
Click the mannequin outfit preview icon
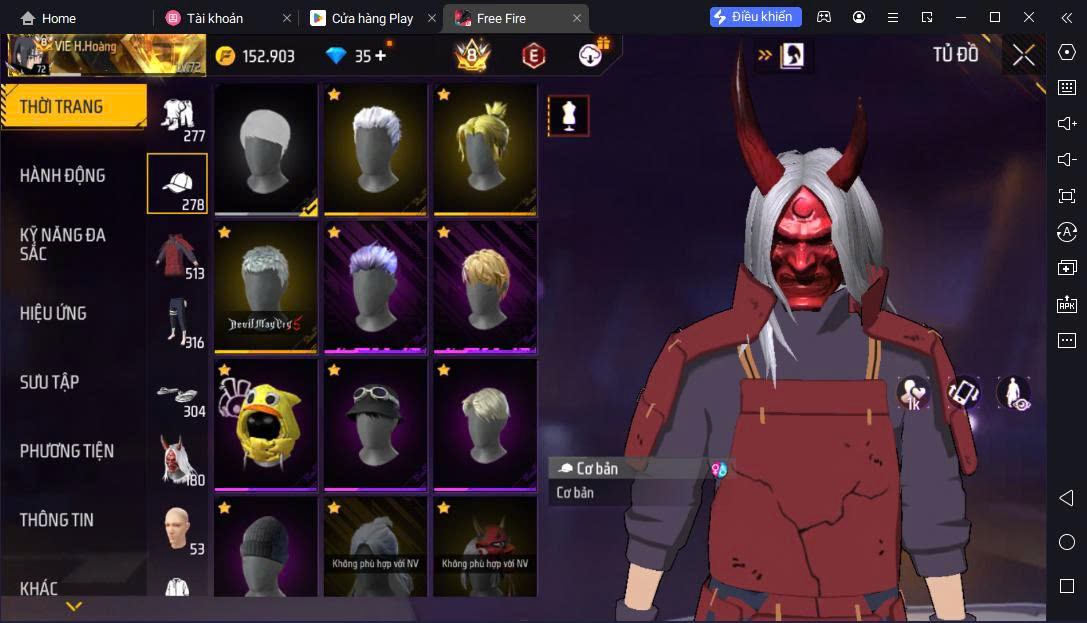[568, 116]
